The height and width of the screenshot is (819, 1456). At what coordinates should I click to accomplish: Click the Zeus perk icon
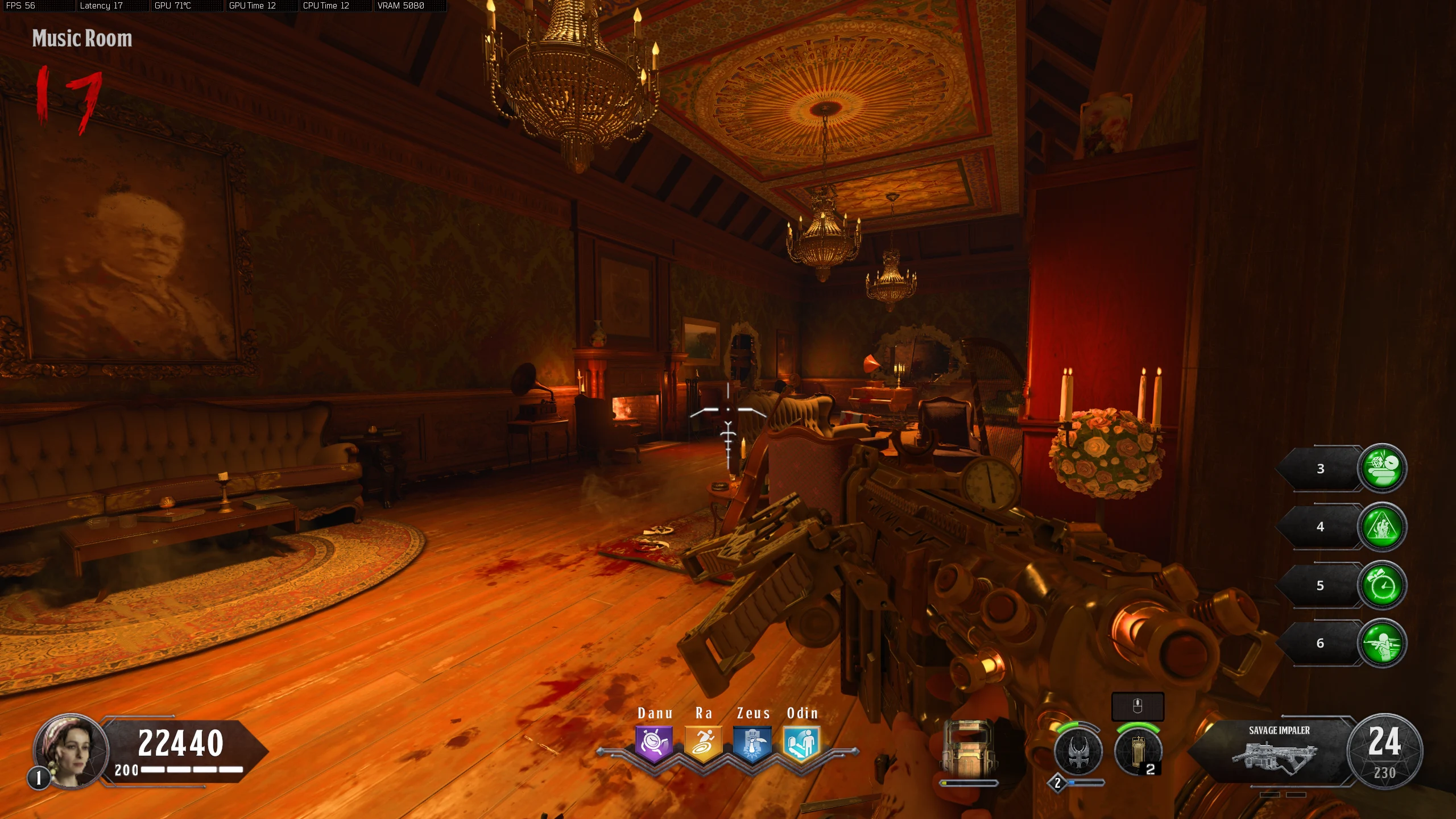tap(752, 743)
